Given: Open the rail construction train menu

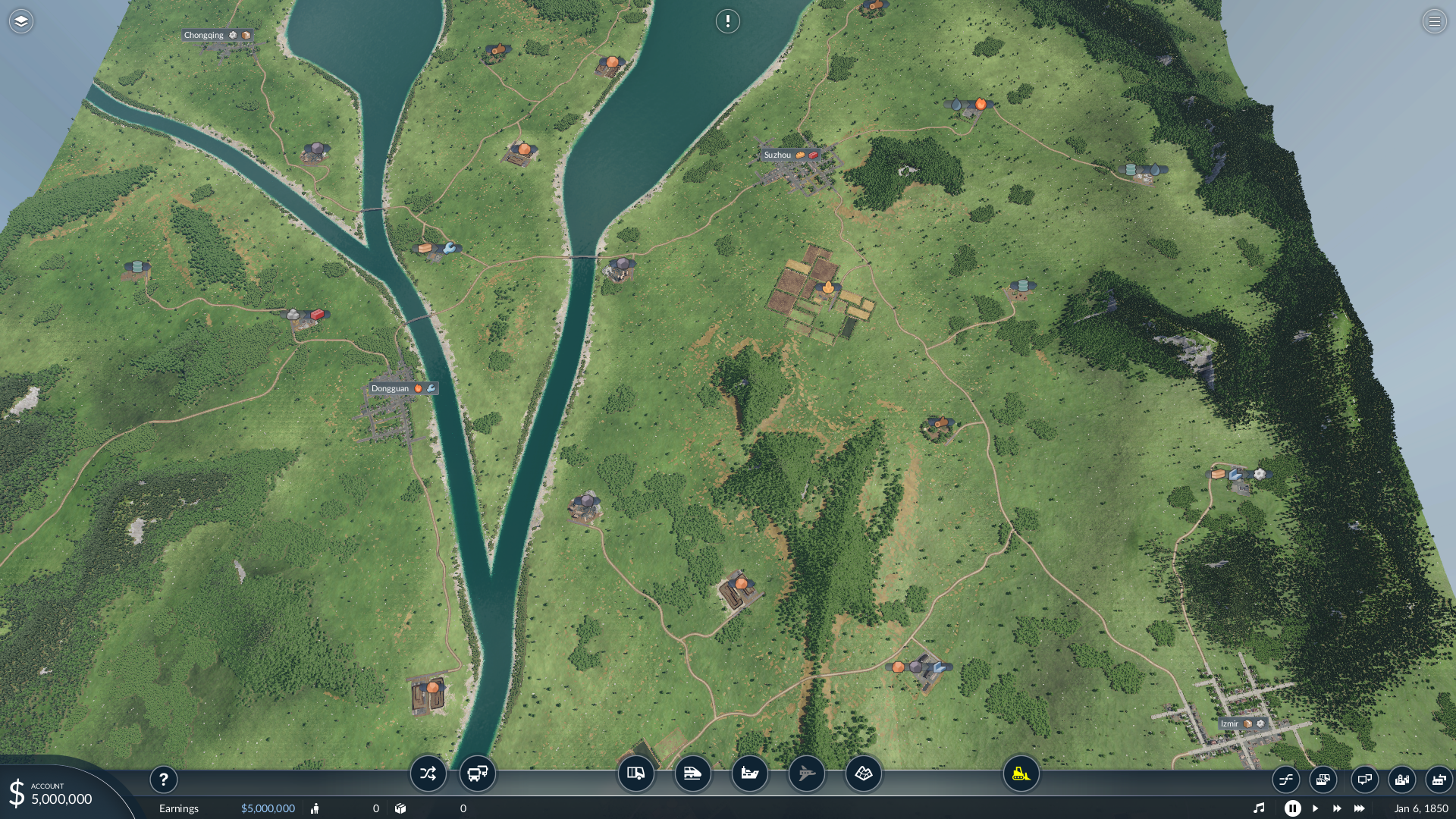Looking at the screenshot, I should (x=692, y=773).
